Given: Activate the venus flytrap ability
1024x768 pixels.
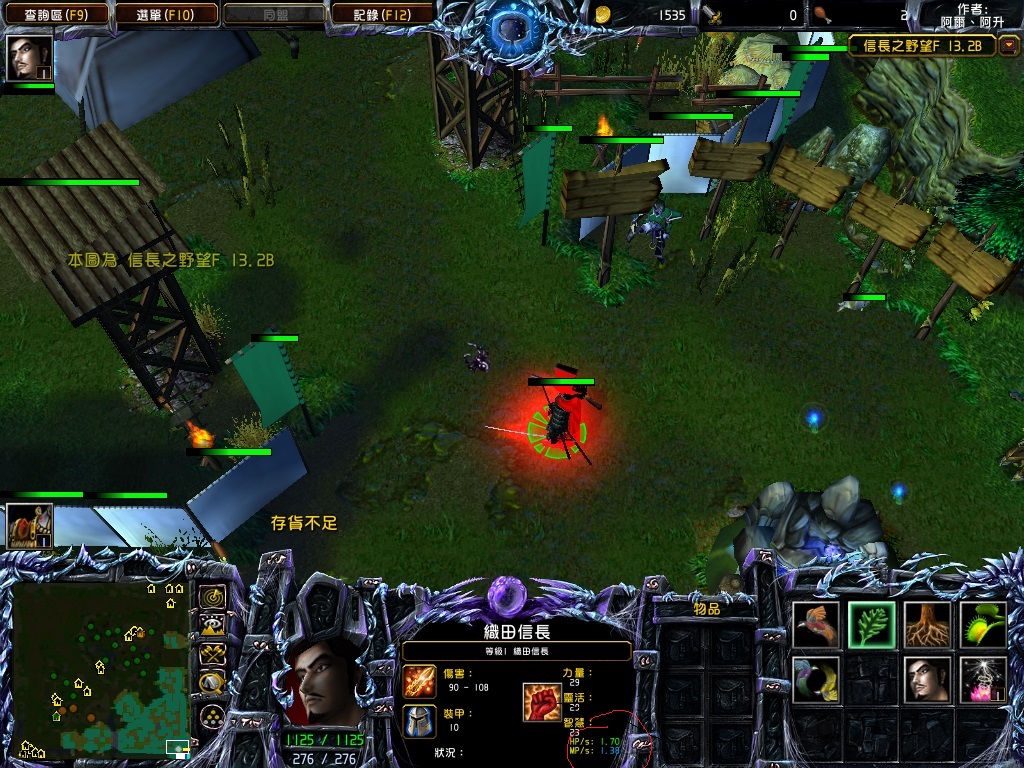Looking at the screenshot, I should (983, 624).
